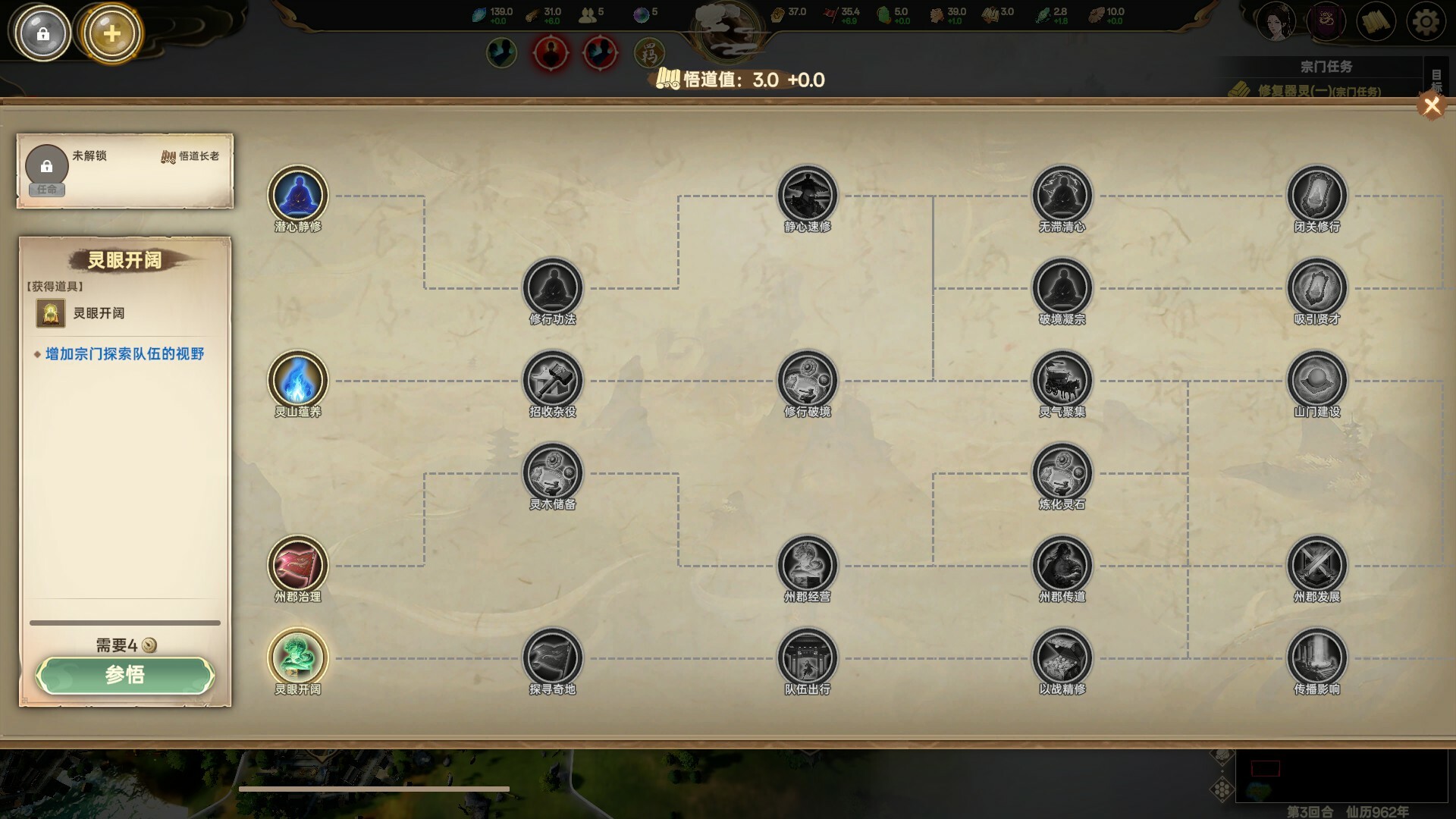The width and height of the screenshot is (1456, 819).
Task: Select the 修行破境 skill node
Action: coord(808,381)
